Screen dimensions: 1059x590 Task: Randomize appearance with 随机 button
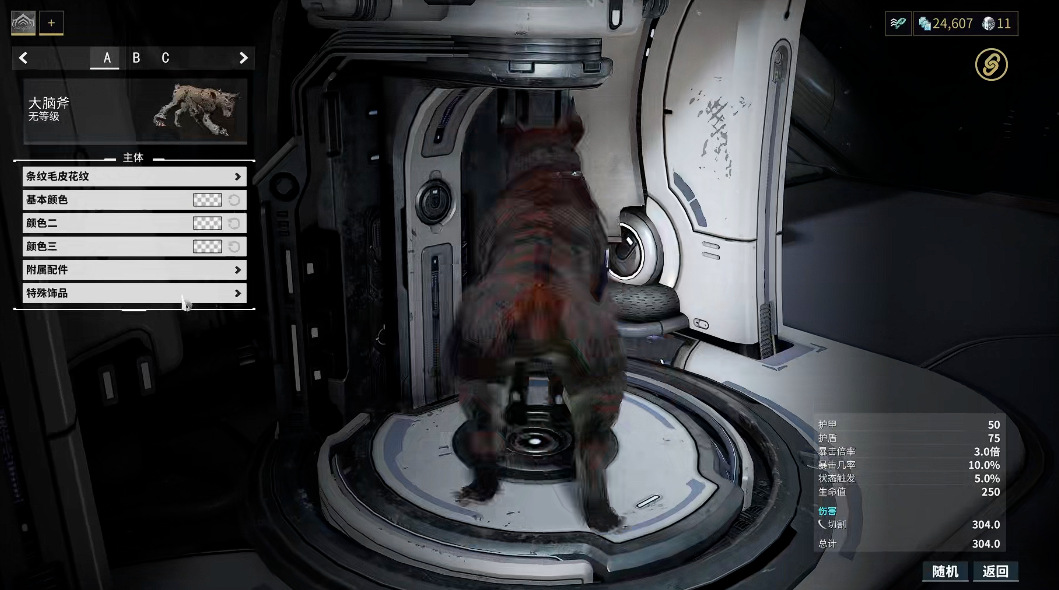(945, 571)
